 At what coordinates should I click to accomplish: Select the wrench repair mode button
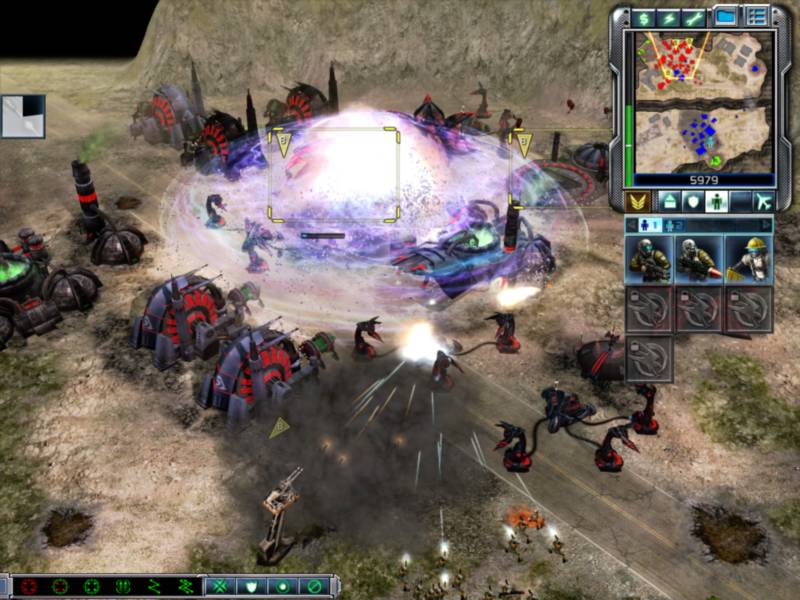tap(692, 18)
